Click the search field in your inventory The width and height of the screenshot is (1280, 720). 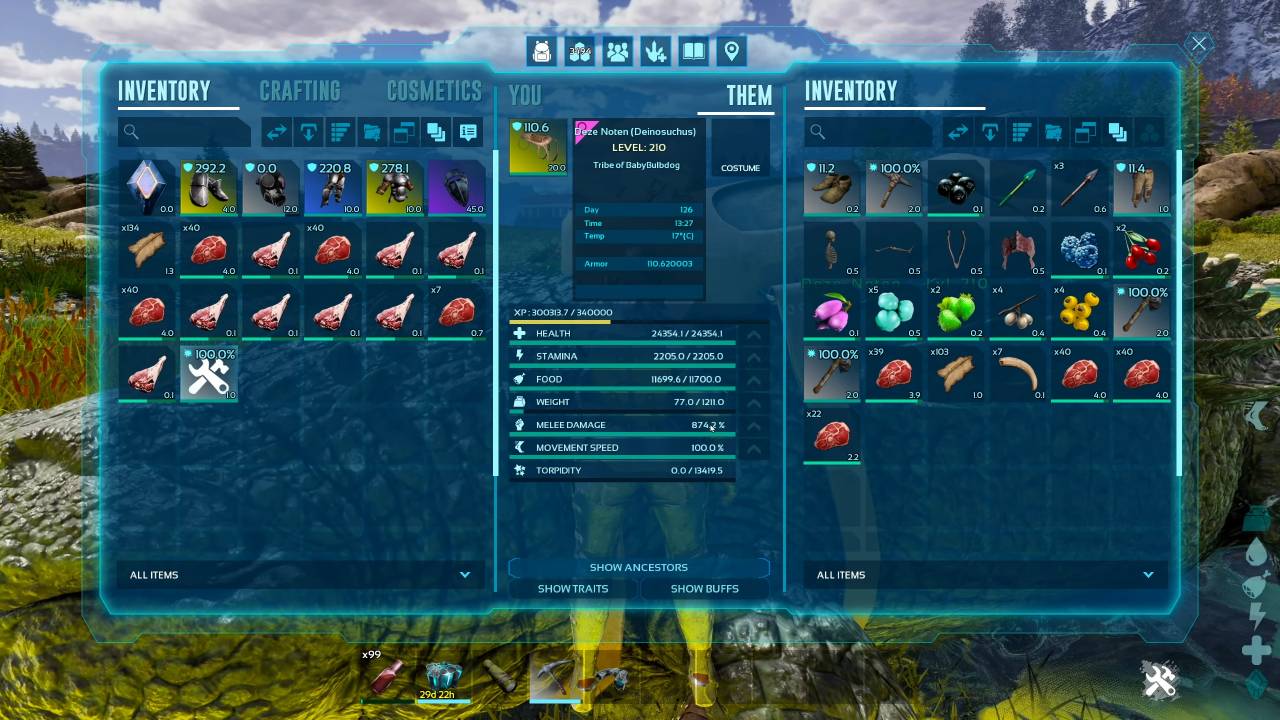coord(185,131)
